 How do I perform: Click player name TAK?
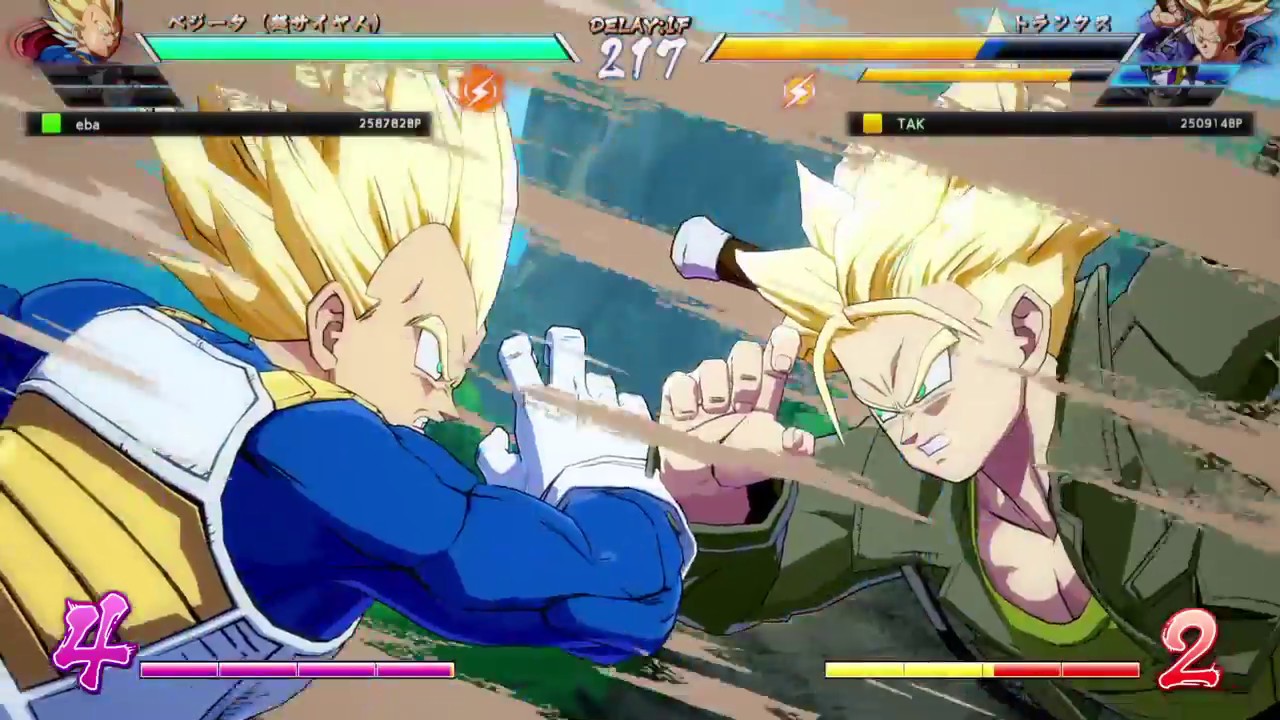pyautogui.click(x=910, y=124)
